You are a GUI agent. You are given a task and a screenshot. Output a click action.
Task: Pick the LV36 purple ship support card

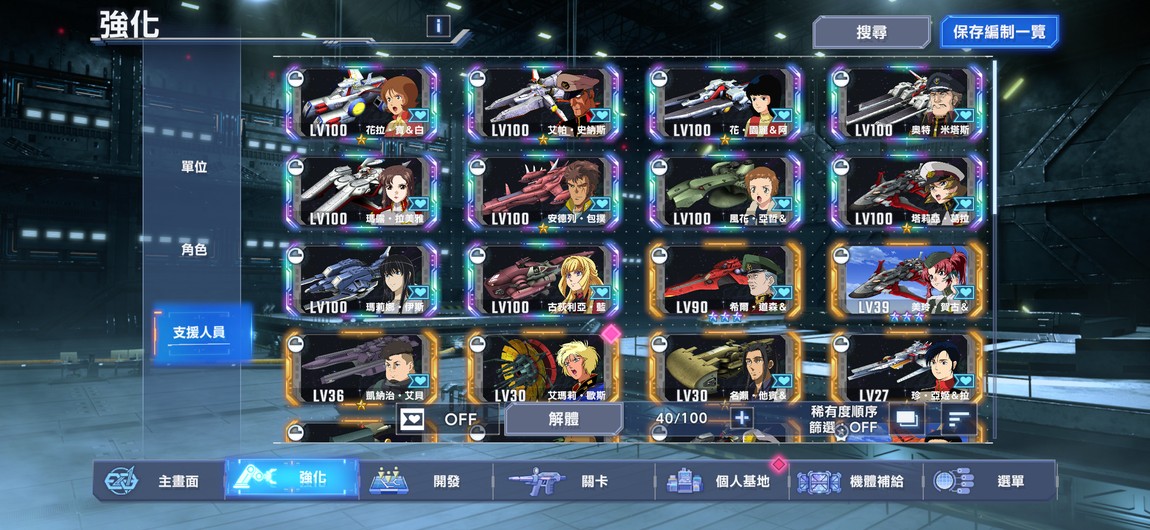click(361, 367)
